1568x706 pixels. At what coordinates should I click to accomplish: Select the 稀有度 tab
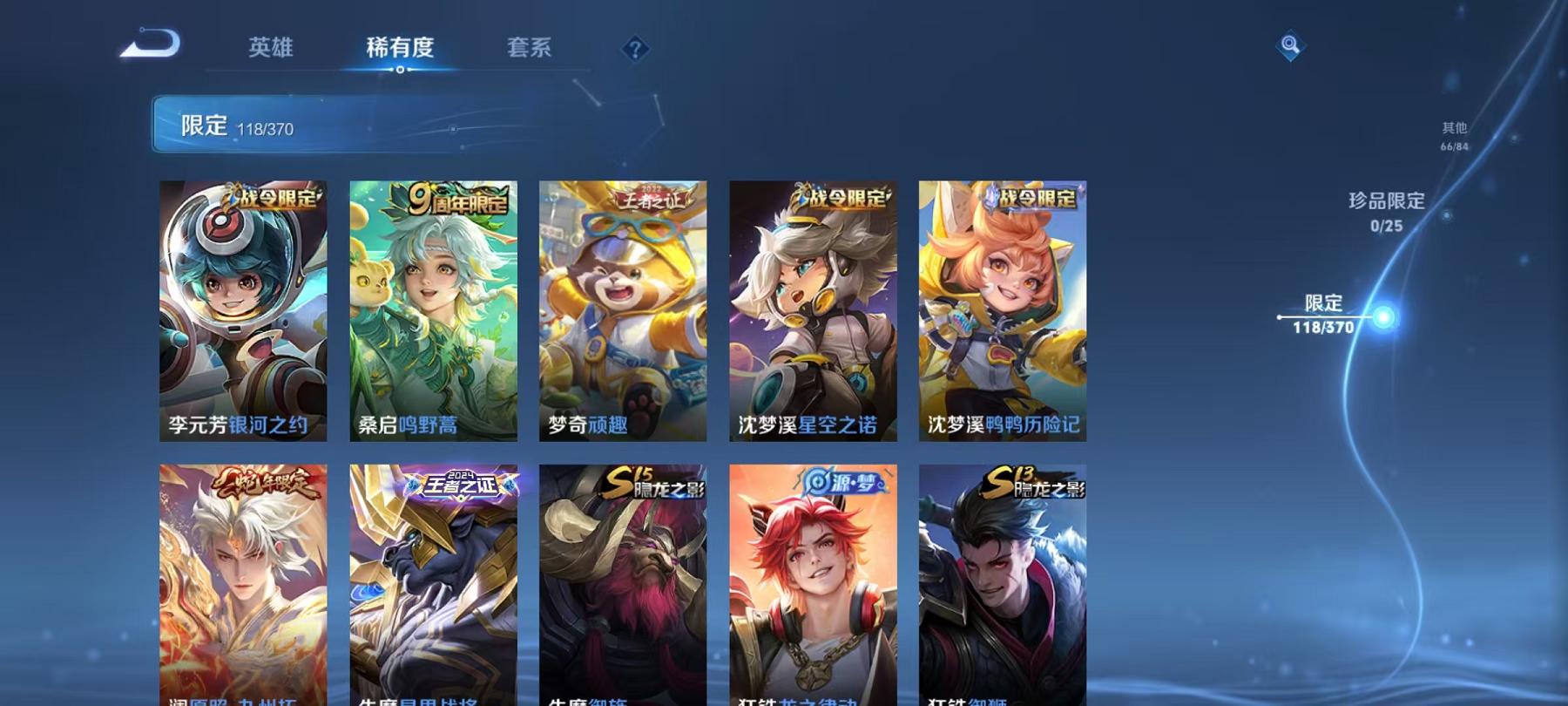pyautogui.click(x=402, y=50)
